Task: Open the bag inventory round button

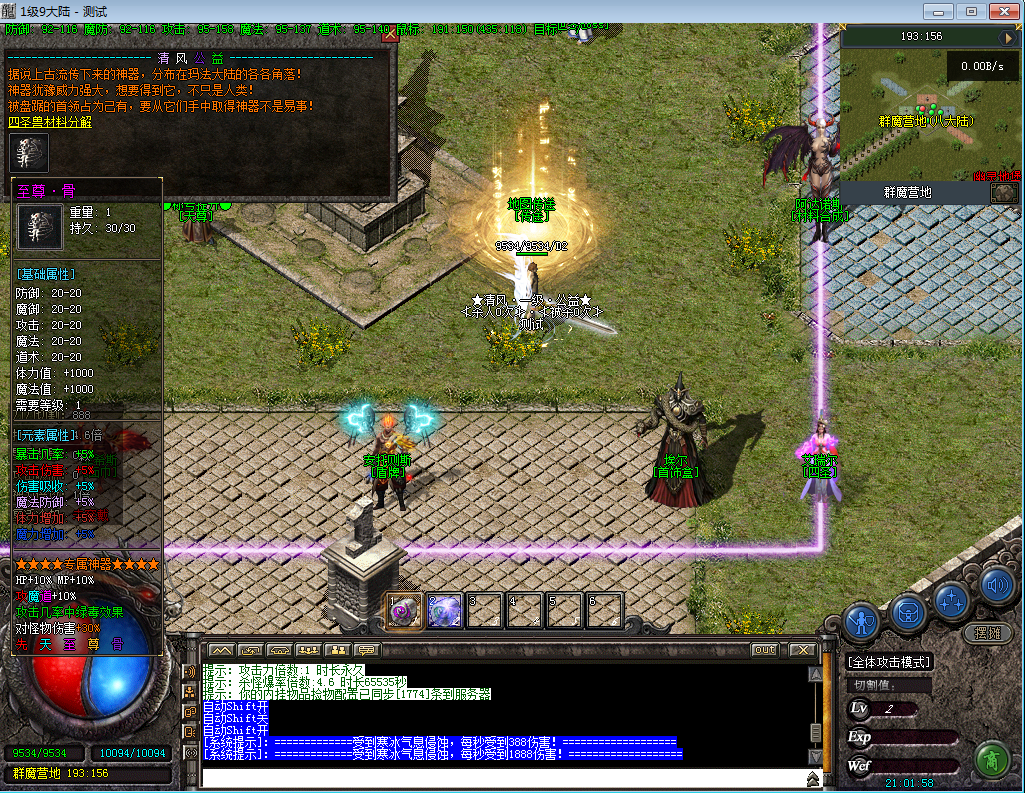Action: pos(907,609)
